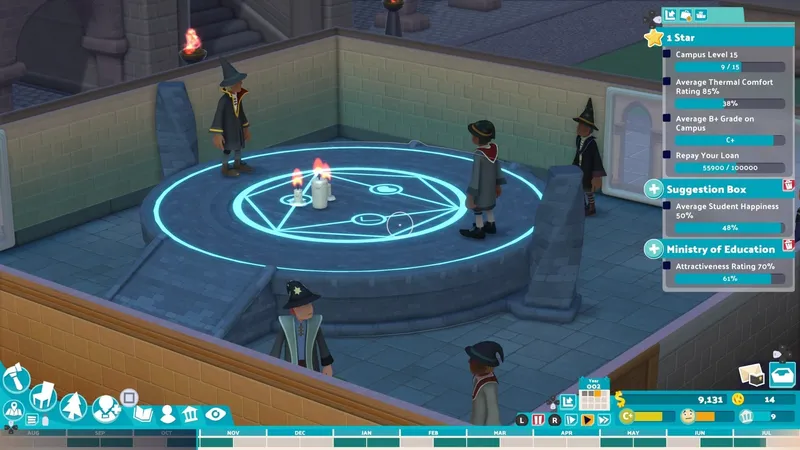Expand the Ministry of Education objective

653,249
